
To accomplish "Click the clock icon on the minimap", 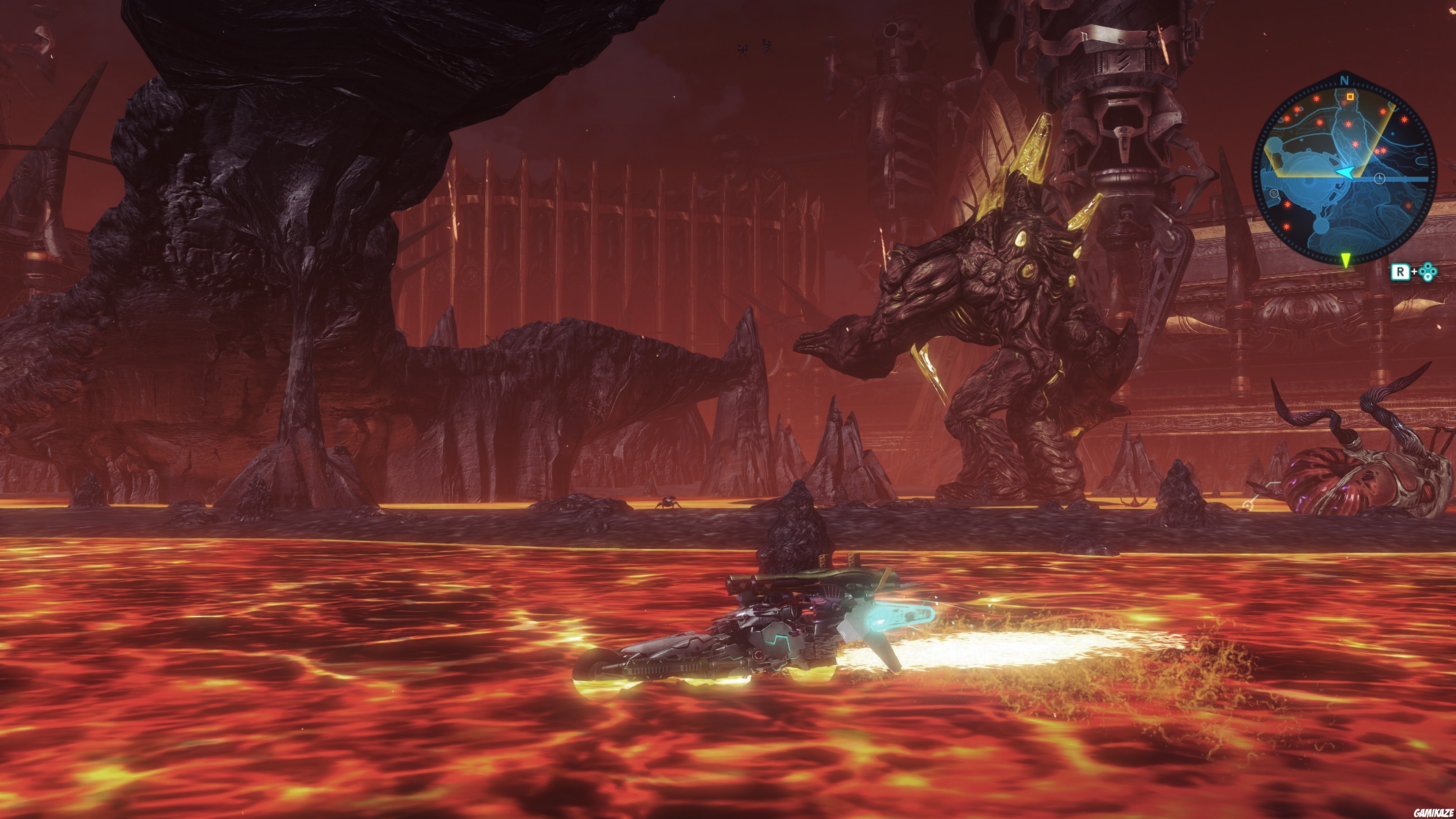I will click(1380, 179).
